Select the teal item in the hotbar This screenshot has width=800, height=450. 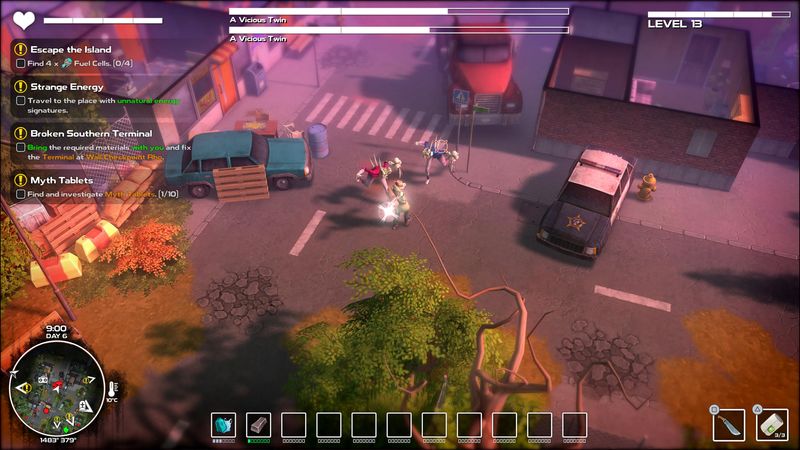[x=223, y=424]
